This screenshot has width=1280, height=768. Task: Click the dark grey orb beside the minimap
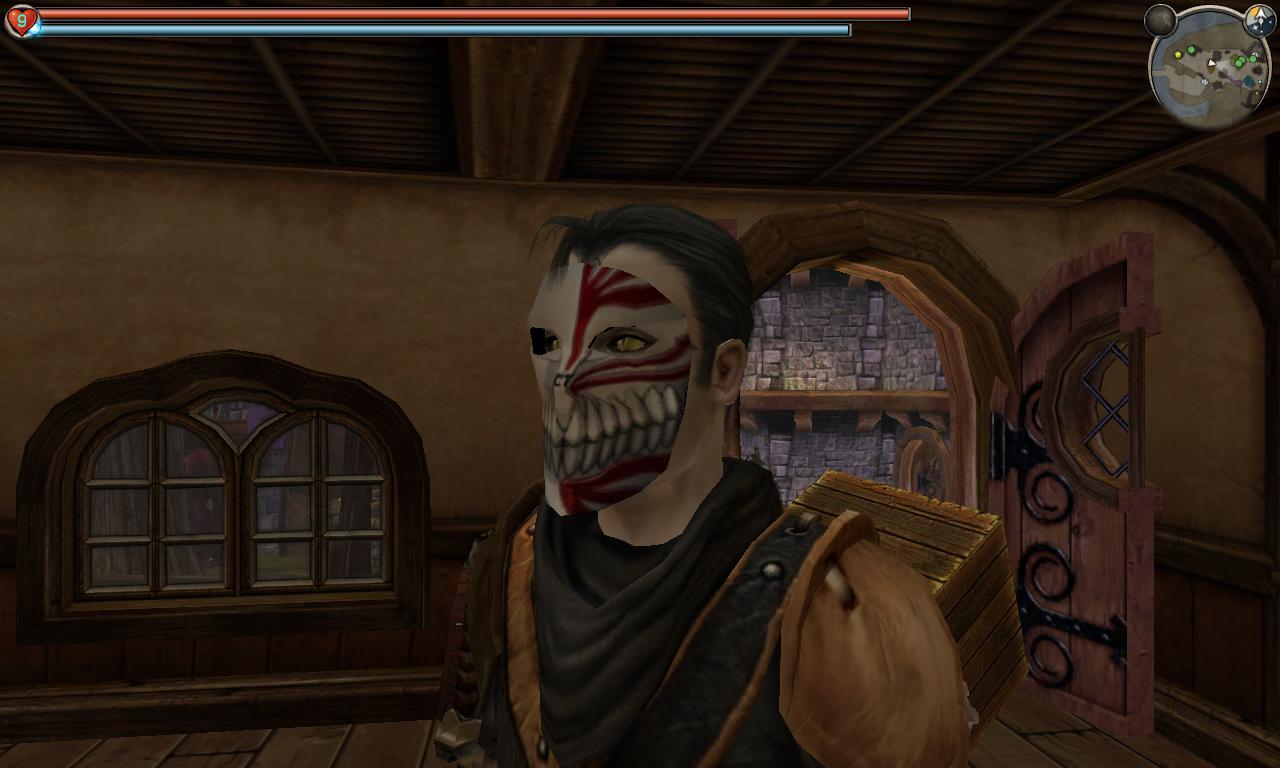coord(1160,19)
